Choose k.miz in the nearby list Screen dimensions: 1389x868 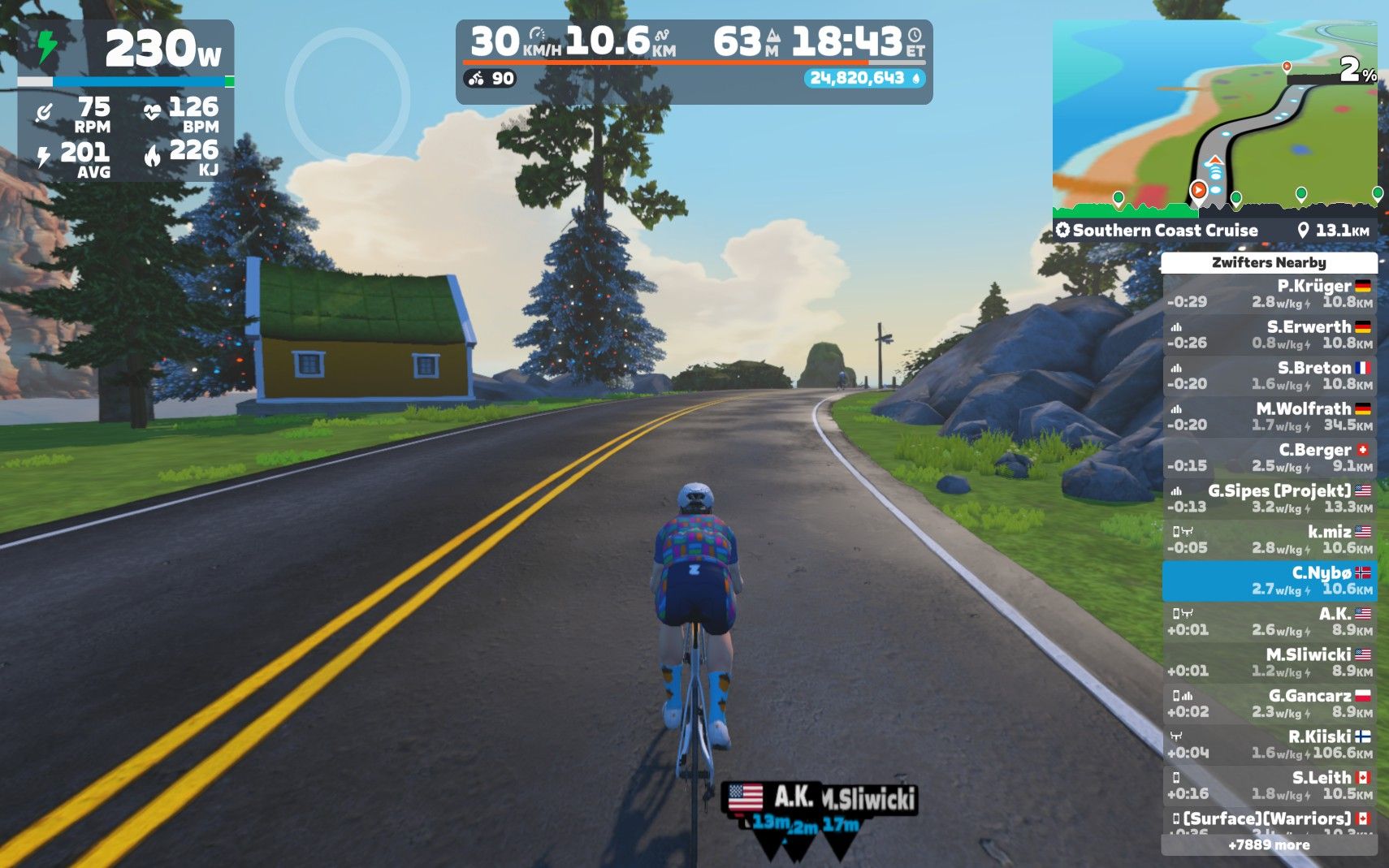(x=1269, y=539)
